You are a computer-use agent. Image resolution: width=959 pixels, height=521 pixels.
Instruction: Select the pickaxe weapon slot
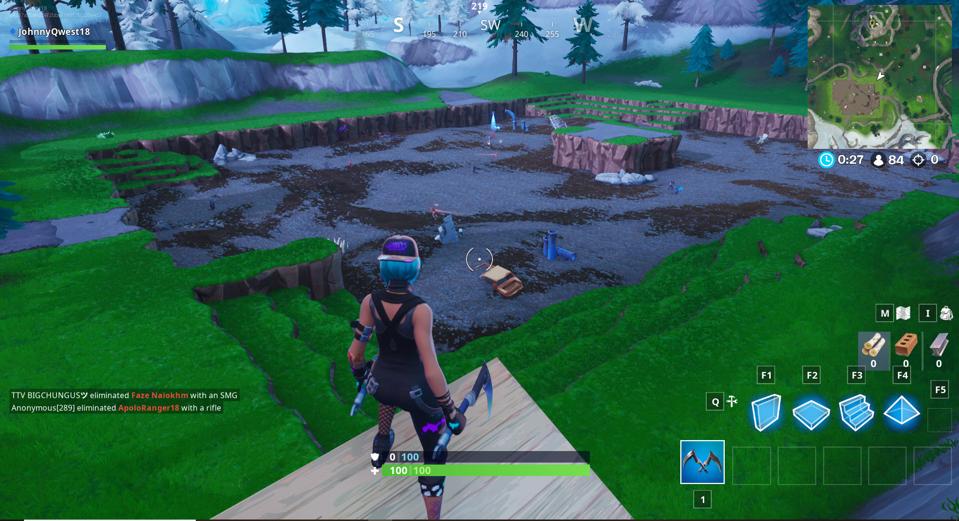pyautogui.click(x=702, y=463)
